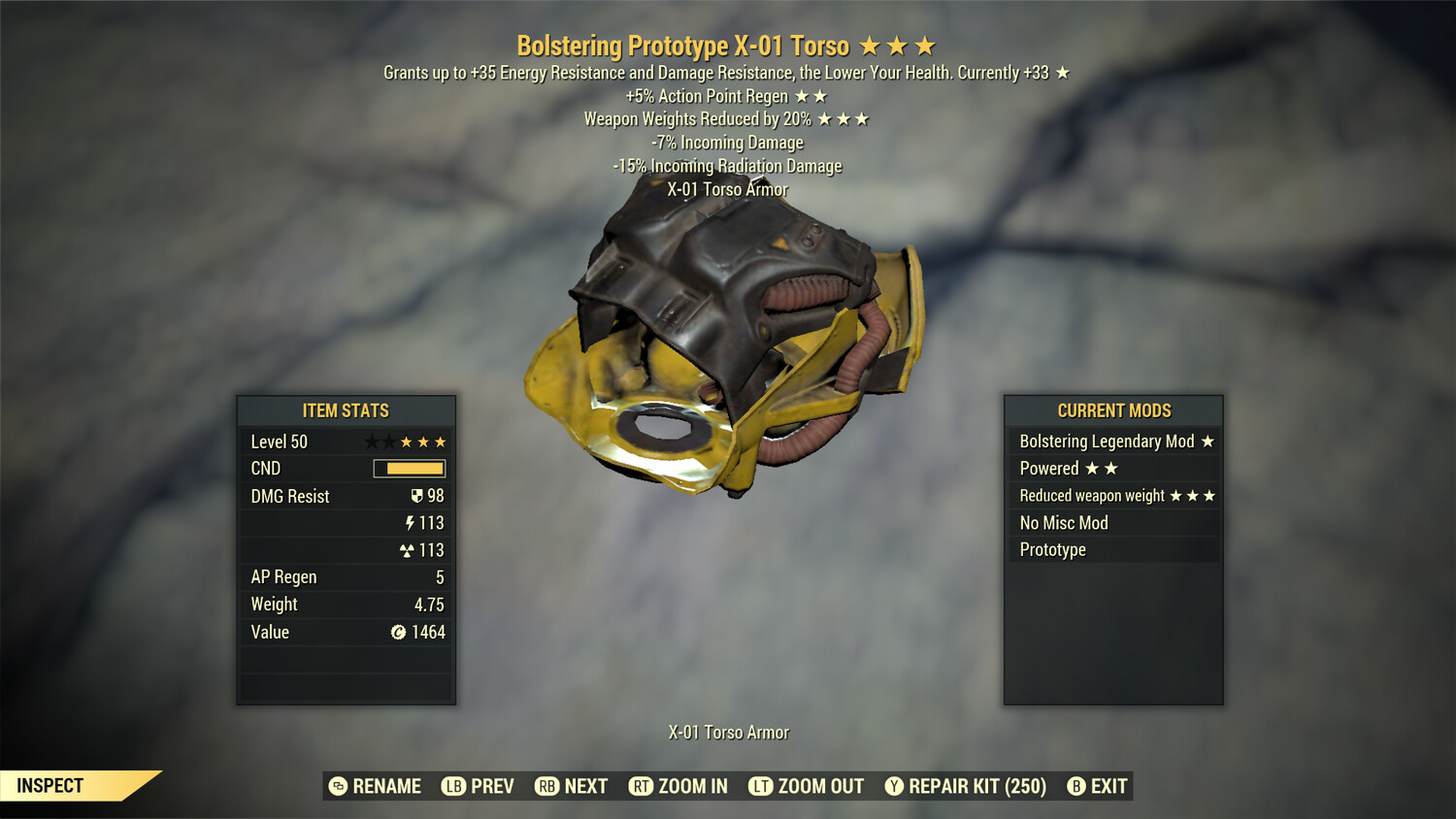Click the Y button icon near REPAIR KIT
This screenshot has height=819, width=1456.
(x=894, y=786)
